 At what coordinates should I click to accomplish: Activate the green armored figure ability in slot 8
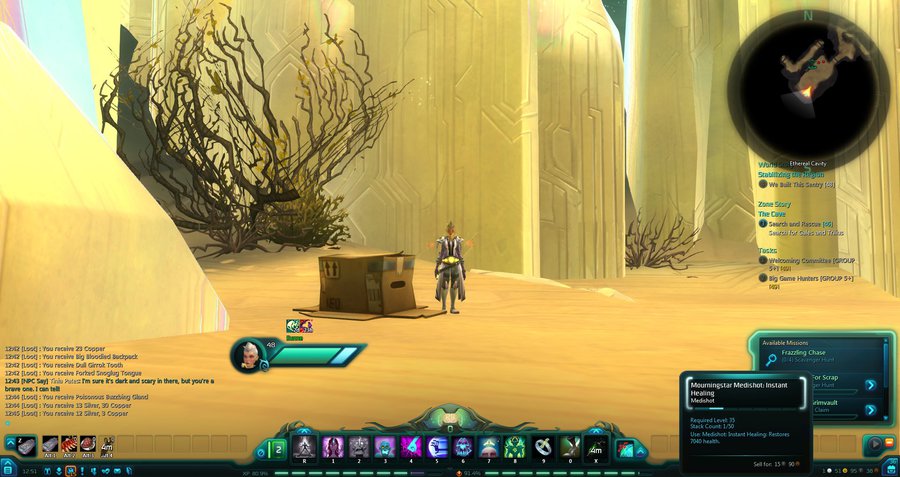516,446
